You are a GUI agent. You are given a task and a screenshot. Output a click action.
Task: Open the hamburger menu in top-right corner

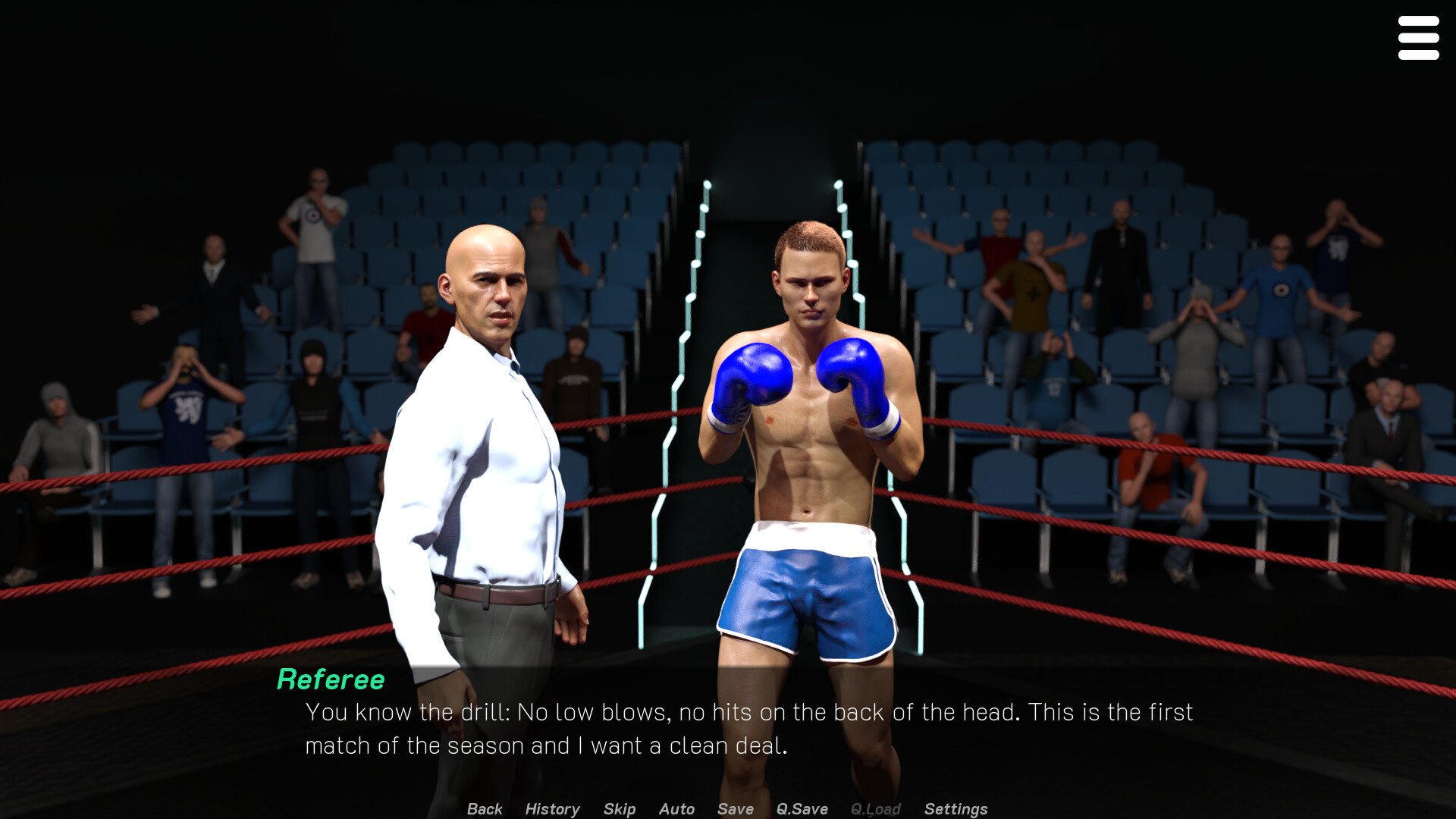click(x=1418, y=37)
